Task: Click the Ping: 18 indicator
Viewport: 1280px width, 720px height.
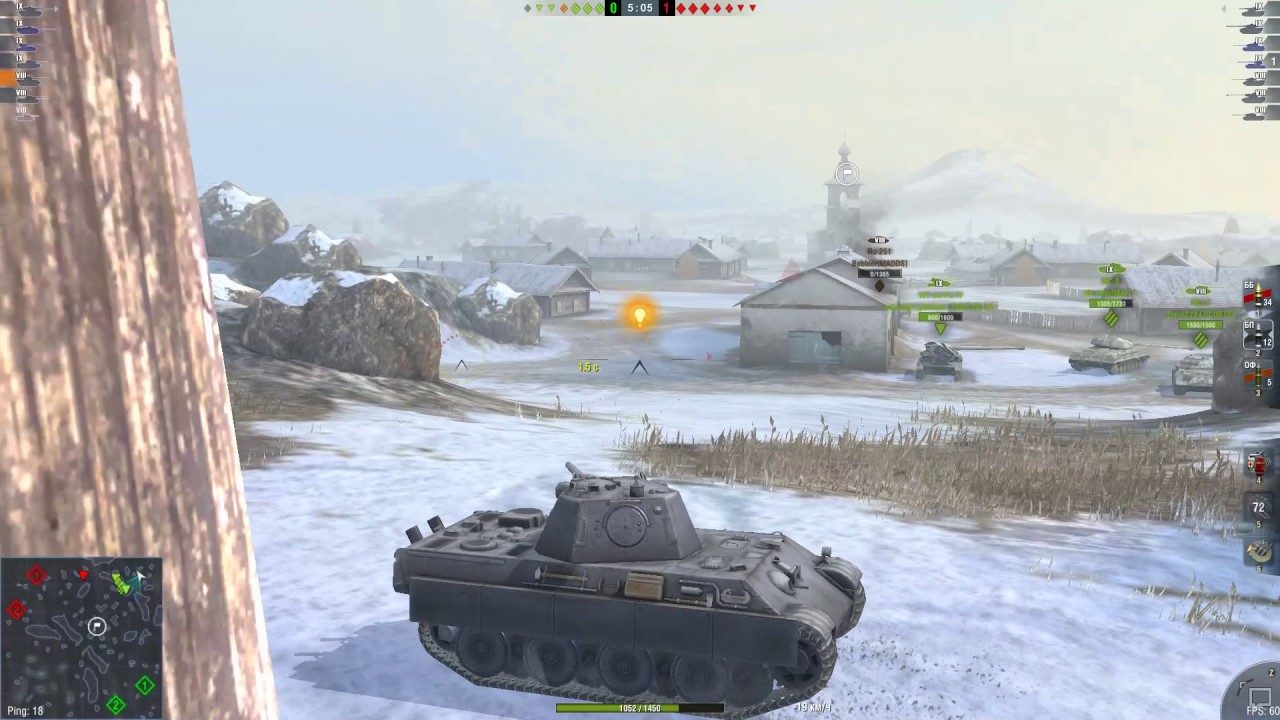Action: click(x=24, y=709)
